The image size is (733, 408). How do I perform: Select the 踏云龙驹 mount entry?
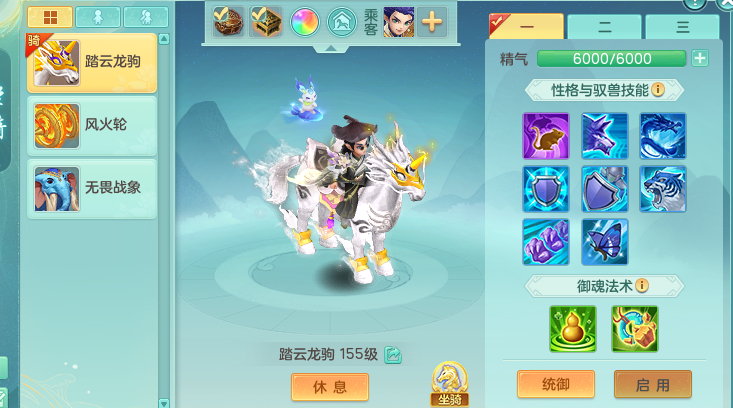[91, 62]
